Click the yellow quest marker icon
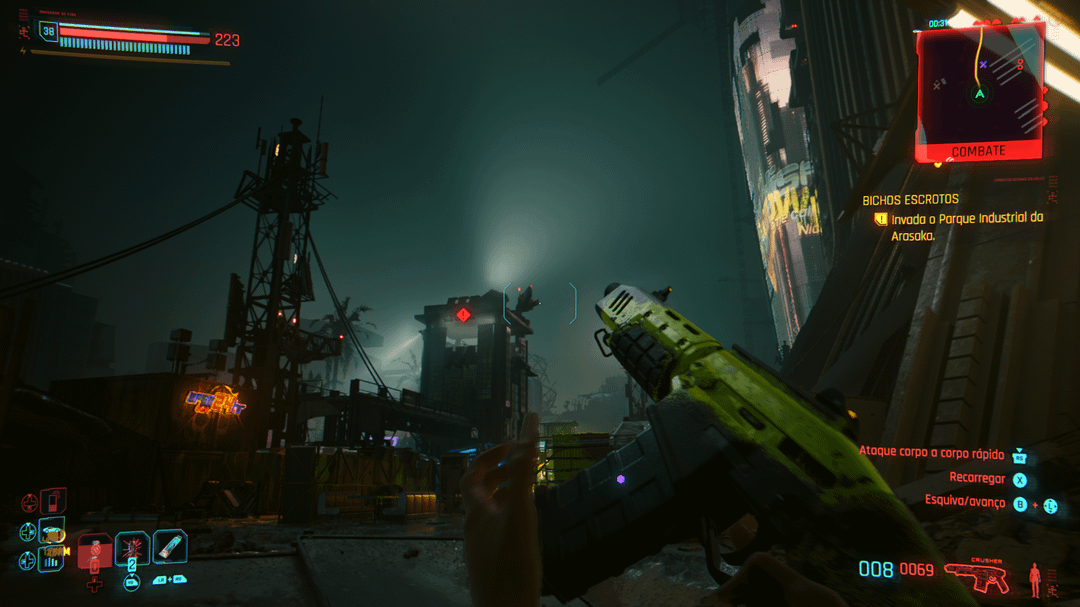 880,219
